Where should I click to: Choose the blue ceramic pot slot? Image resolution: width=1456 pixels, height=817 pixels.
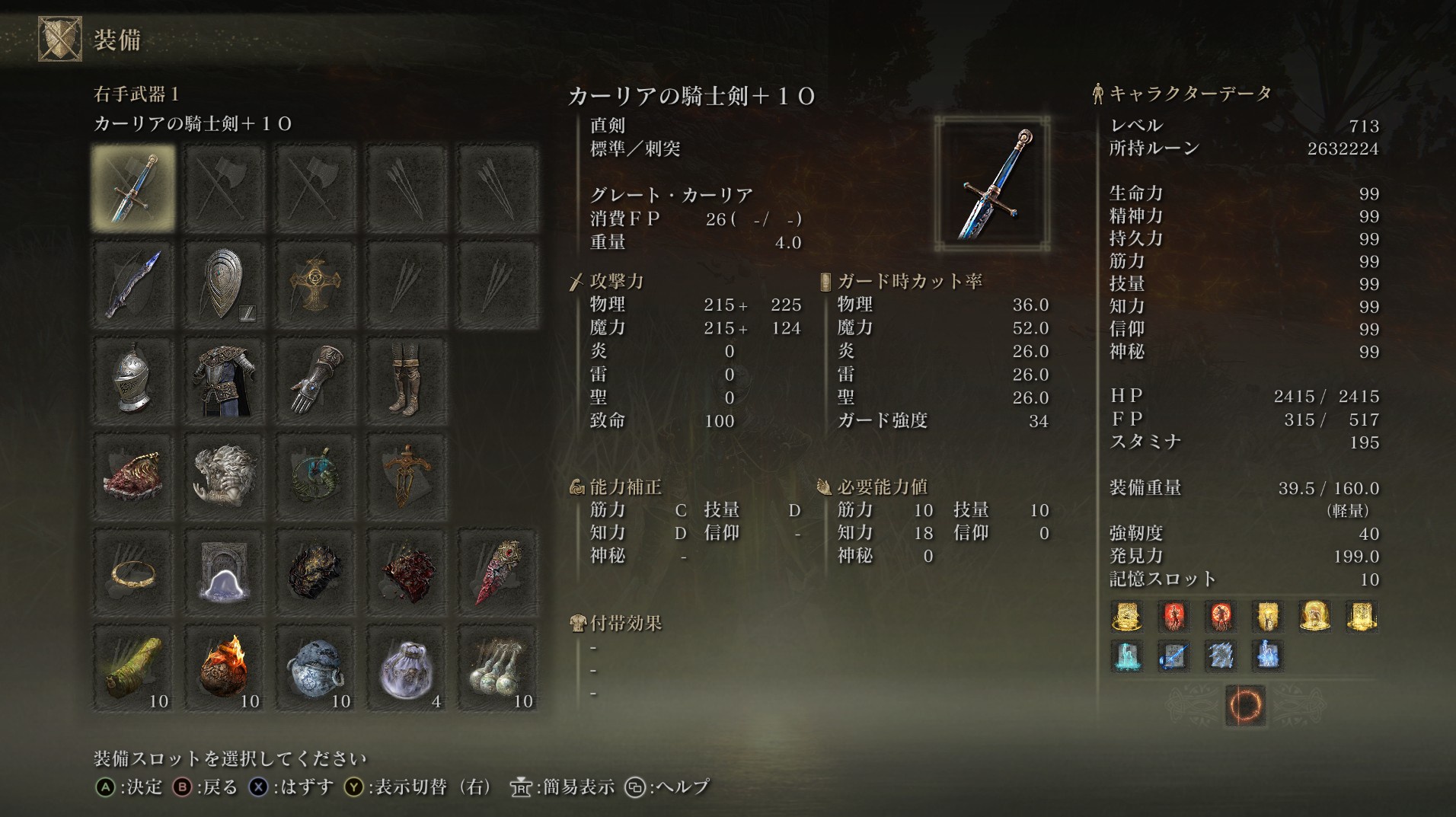tap(315, 669)
